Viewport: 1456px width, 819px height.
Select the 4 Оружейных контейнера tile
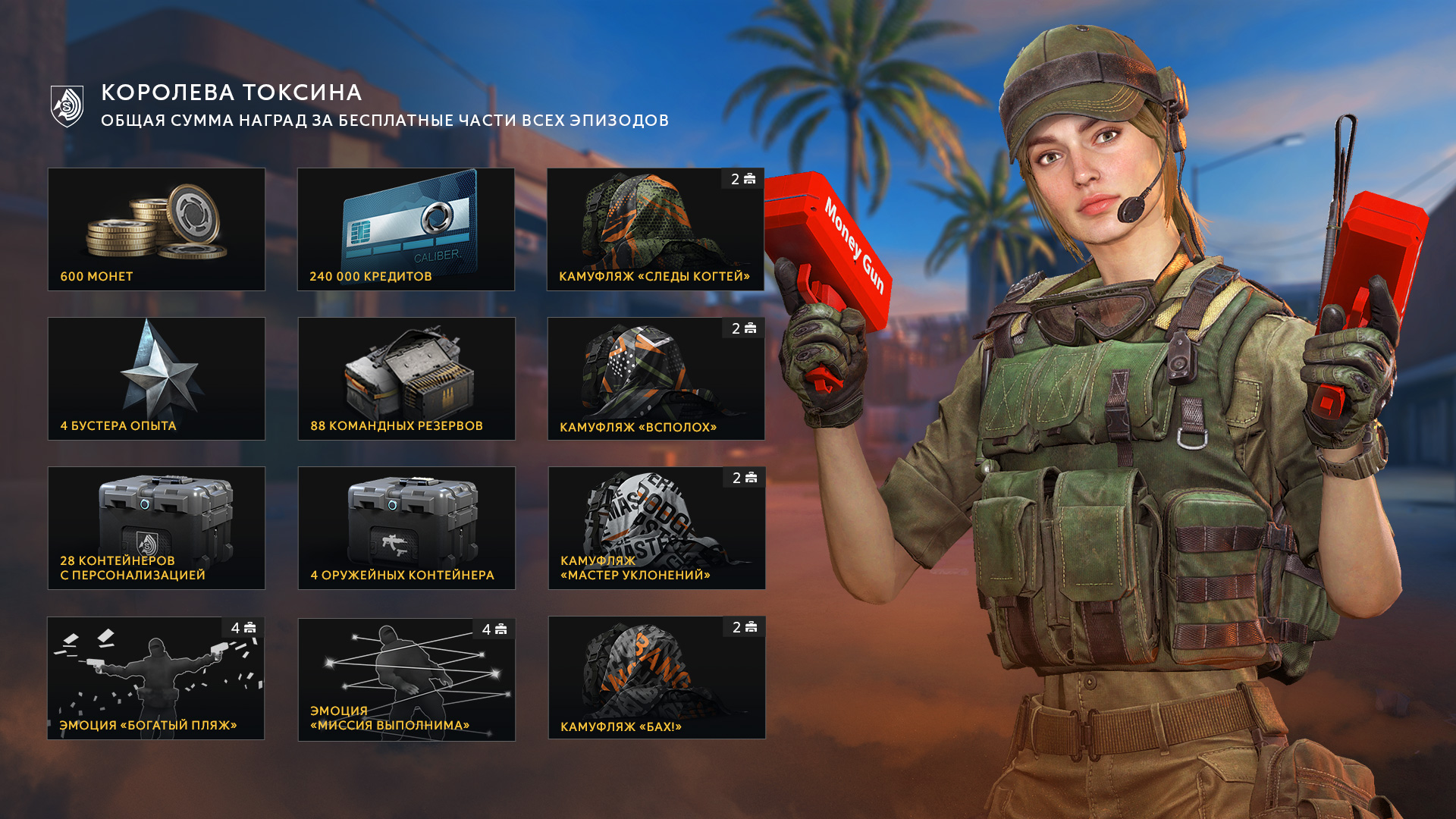pos(406,528)
